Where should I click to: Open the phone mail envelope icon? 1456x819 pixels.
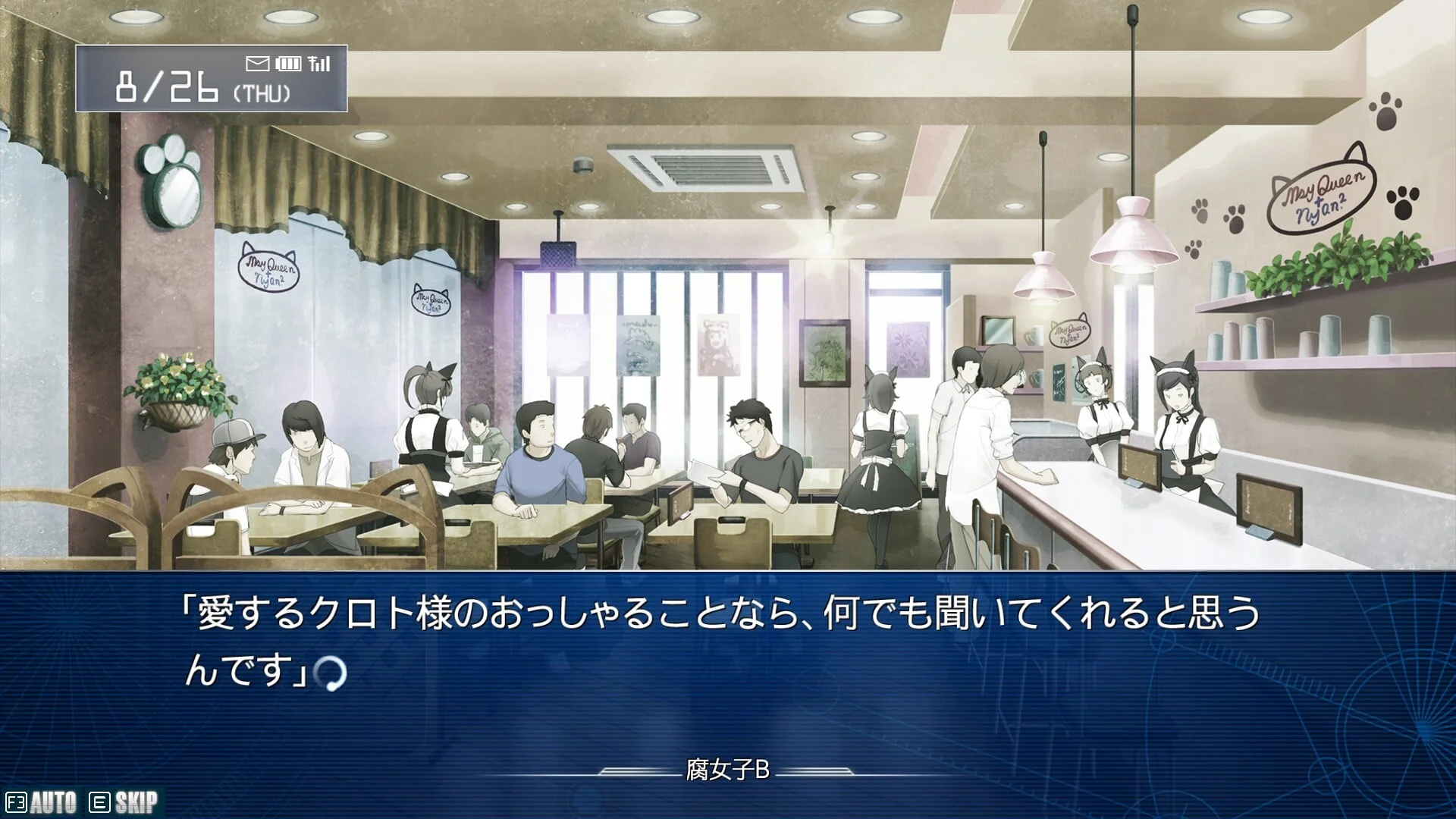[x=258, y=64]
